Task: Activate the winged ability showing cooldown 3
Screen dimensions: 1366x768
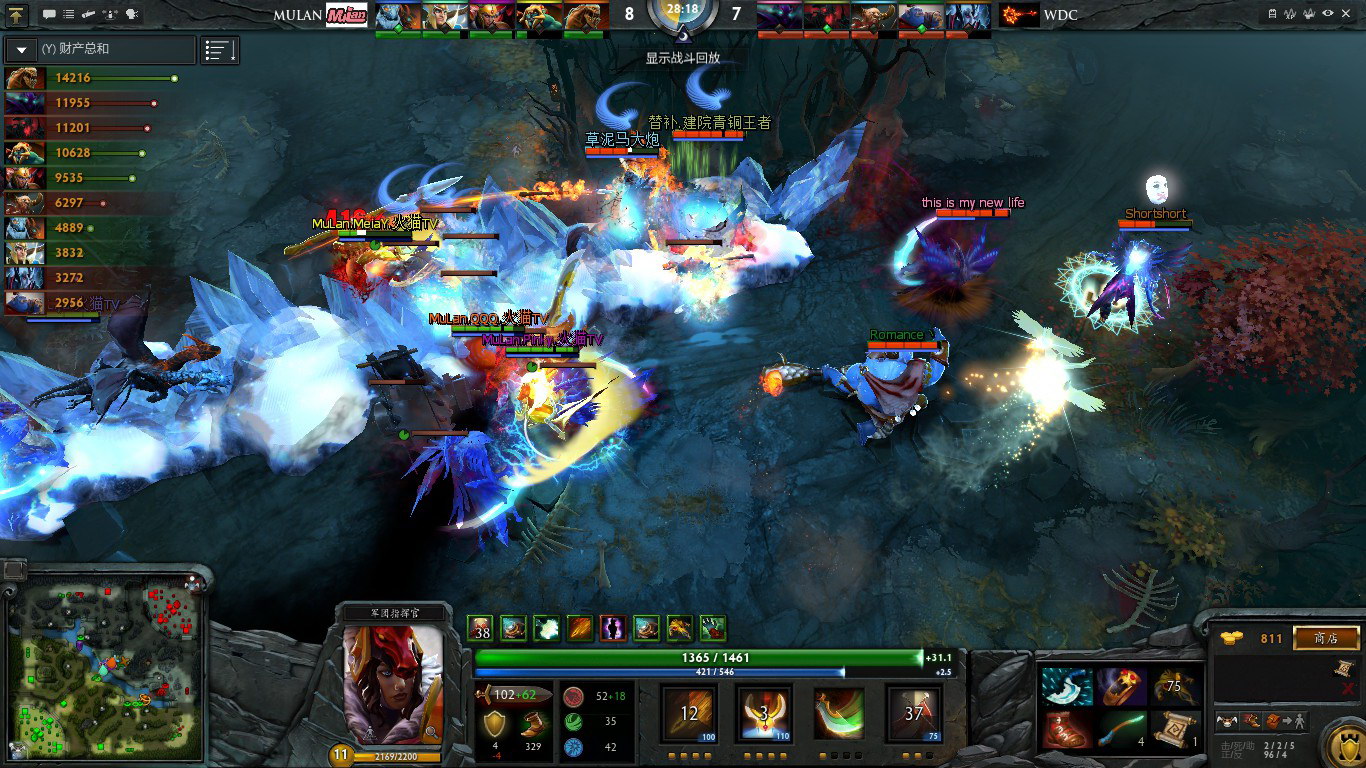Action: click(764, 713)
